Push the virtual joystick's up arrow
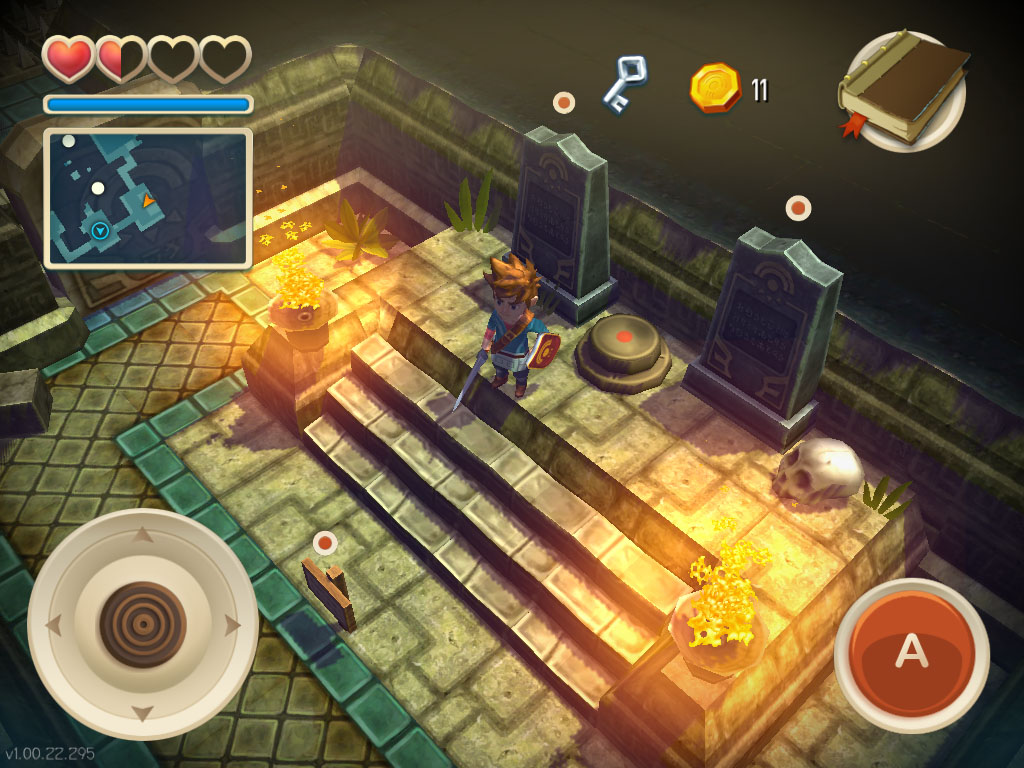This screenshot has height=768, width=1024. pos(142,535)
